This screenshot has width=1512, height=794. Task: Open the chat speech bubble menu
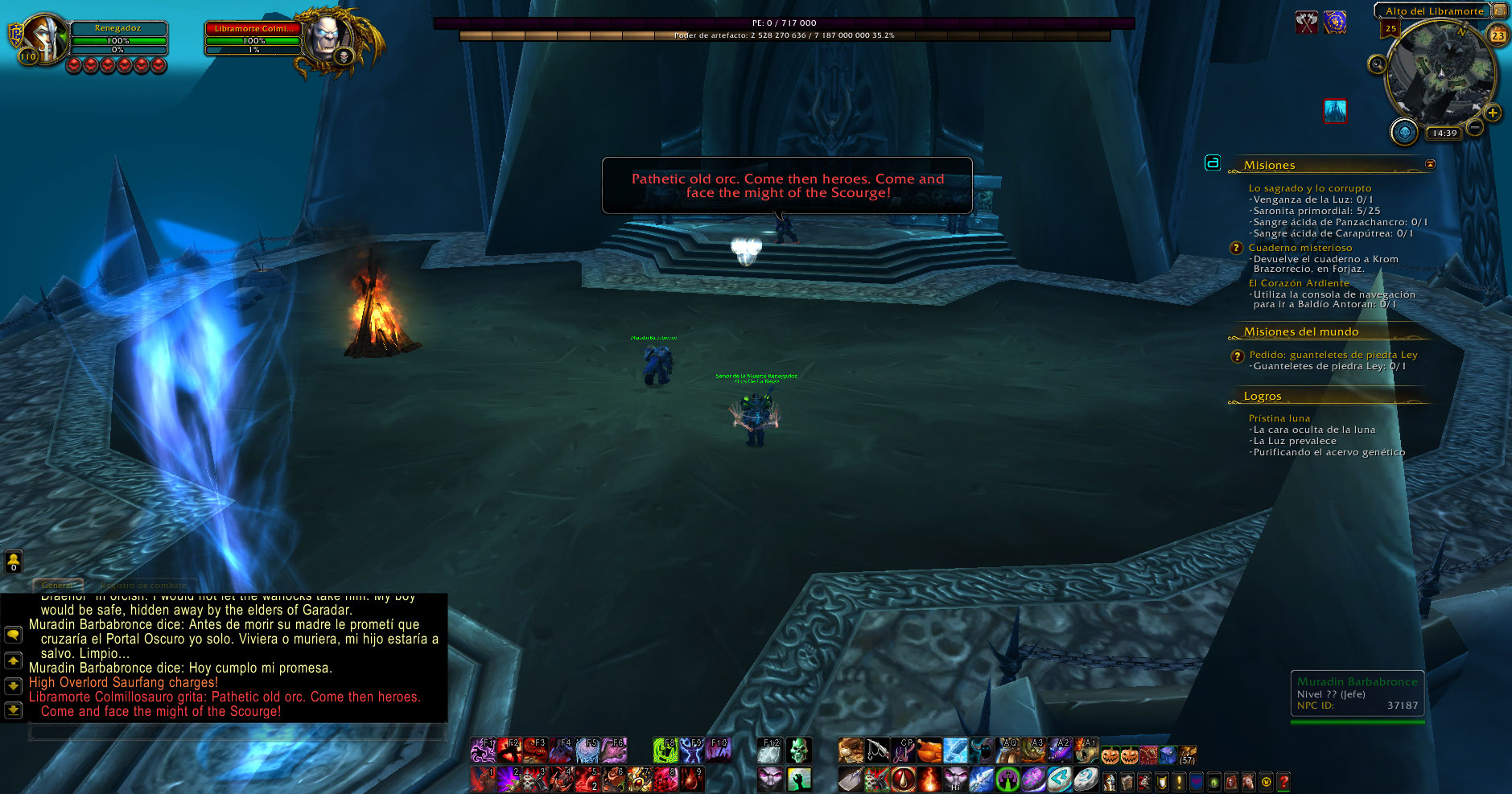tap(14, 635)
